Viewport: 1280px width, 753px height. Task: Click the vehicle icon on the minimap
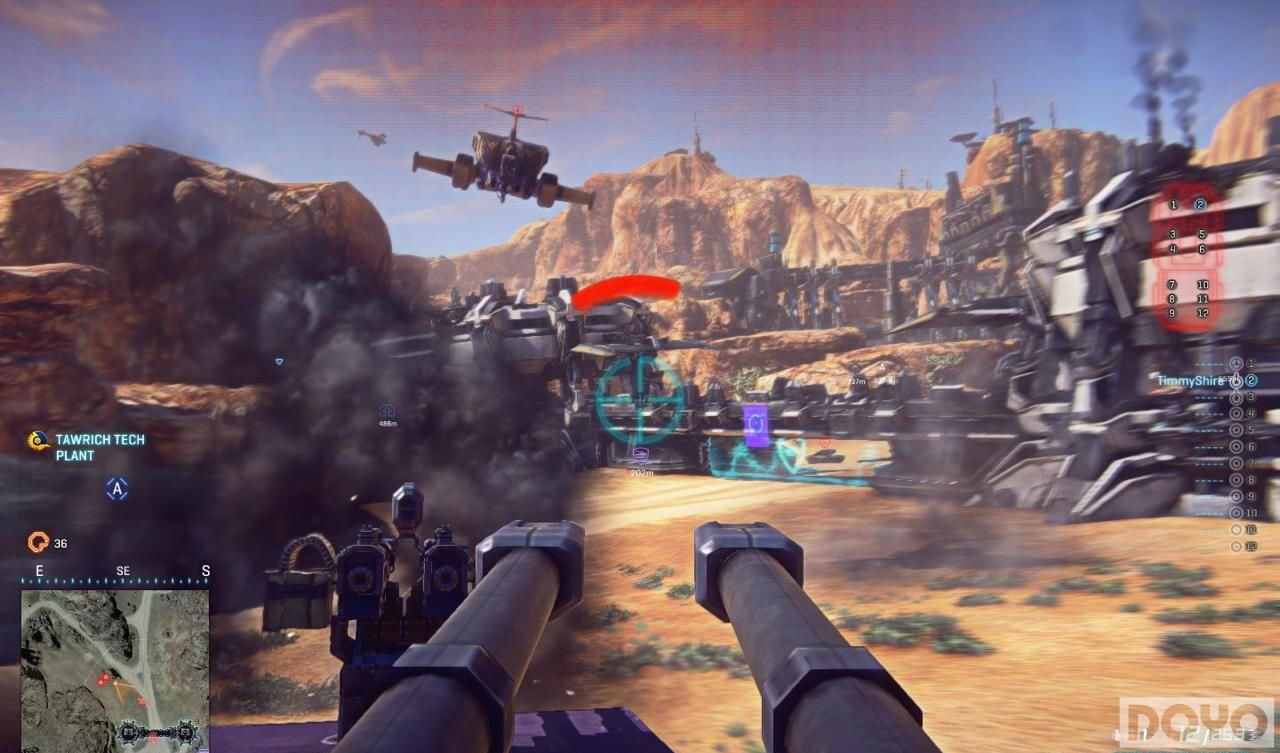tap(156, 733)
